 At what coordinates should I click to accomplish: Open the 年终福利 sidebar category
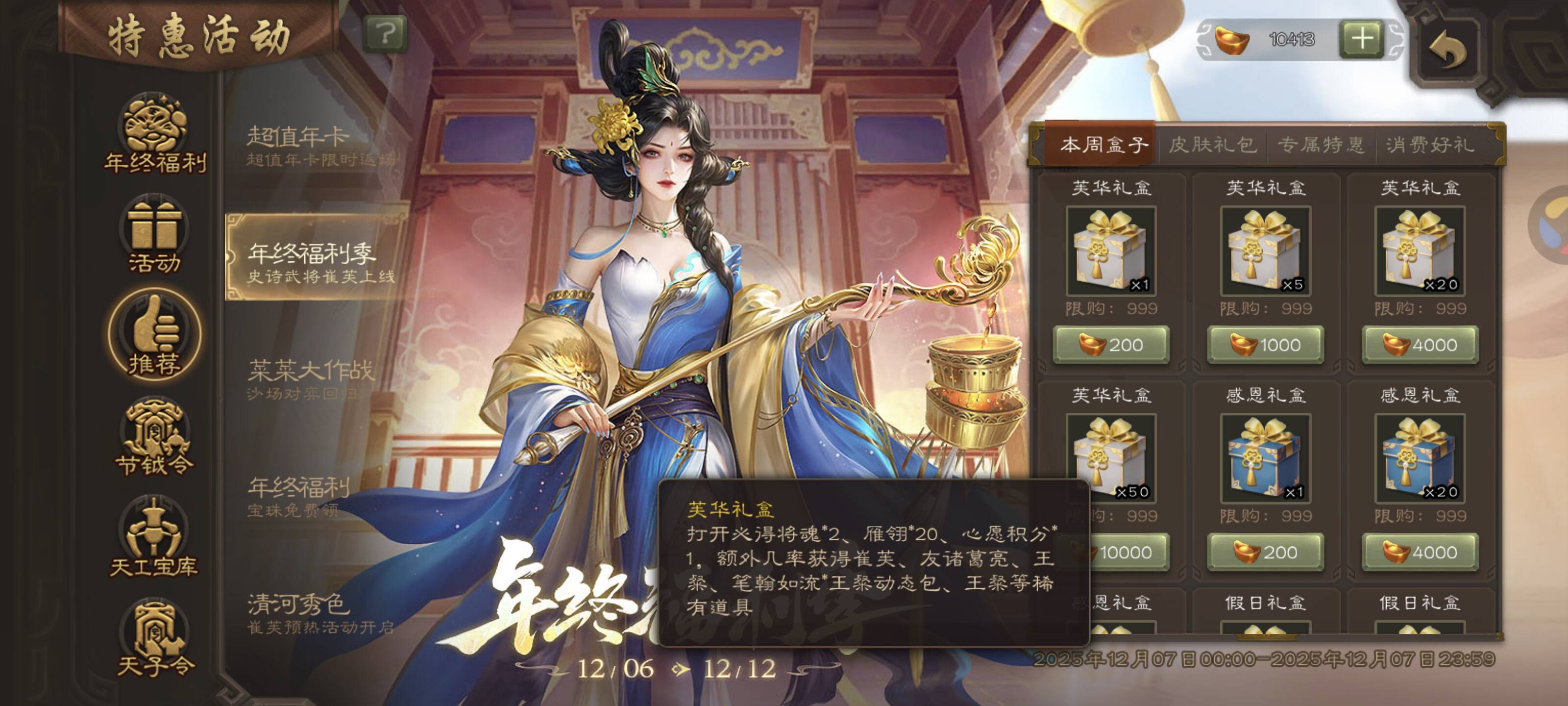[155, 133]
